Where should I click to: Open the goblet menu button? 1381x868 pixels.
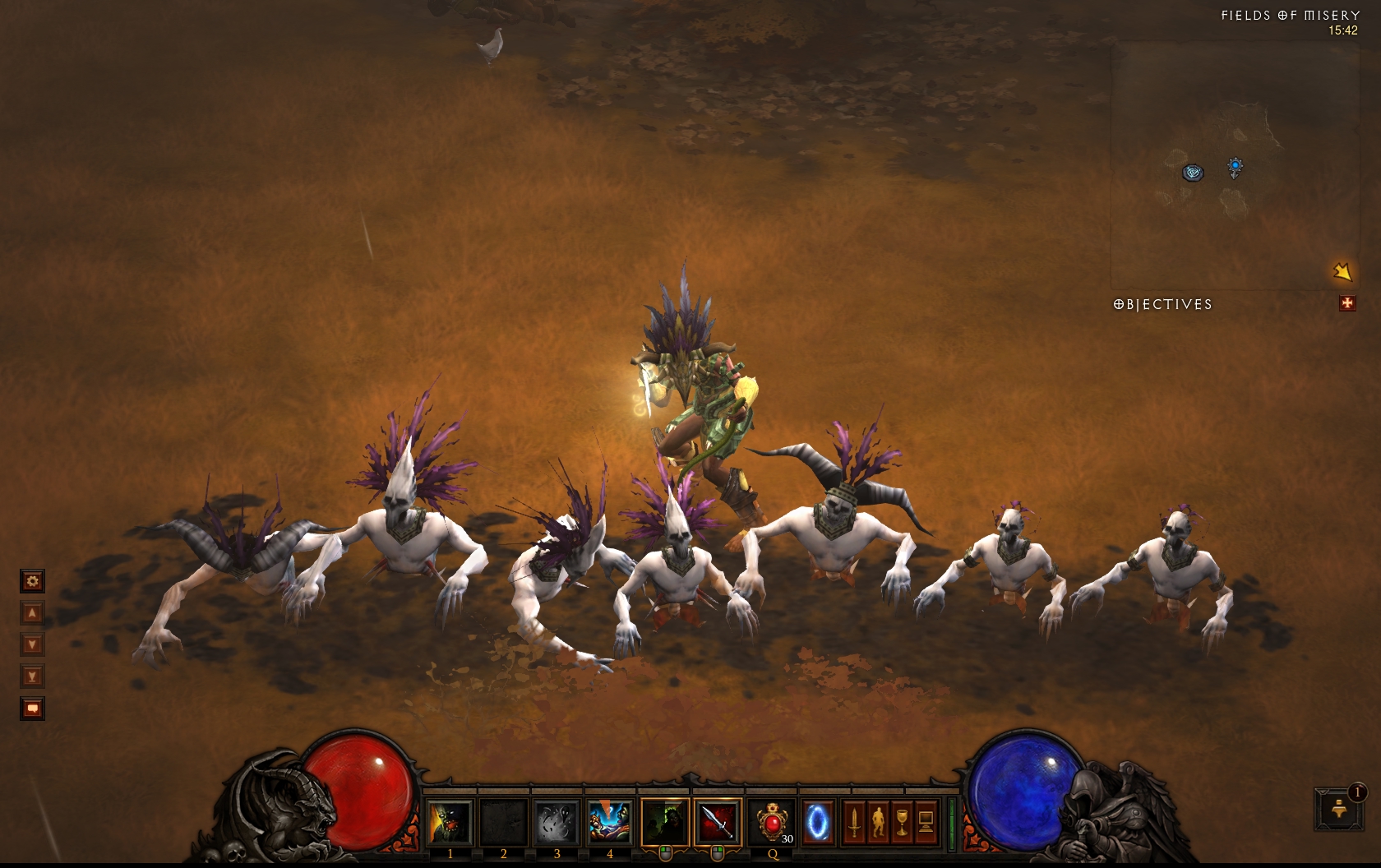[x=902, y=822]
